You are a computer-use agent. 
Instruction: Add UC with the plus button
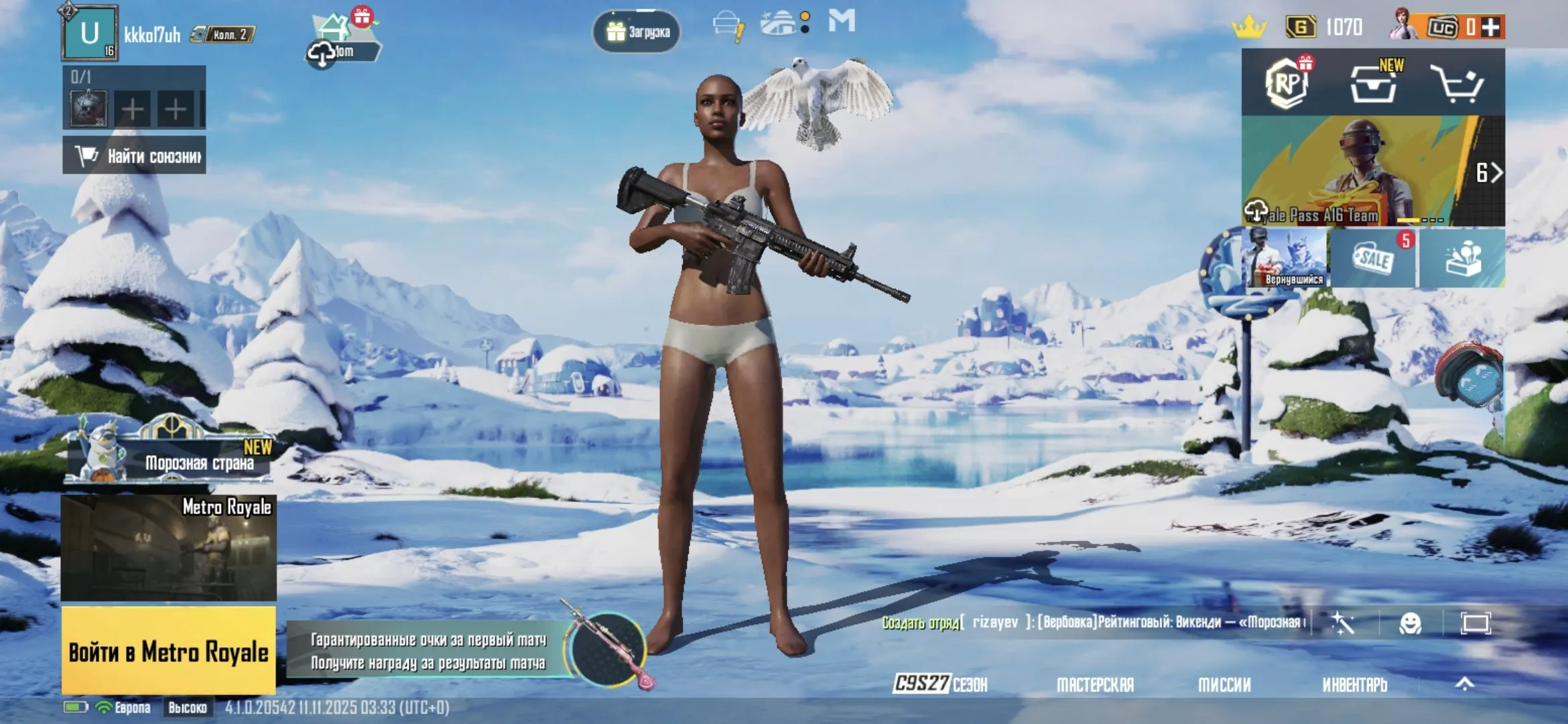[x=1491, y=27]
